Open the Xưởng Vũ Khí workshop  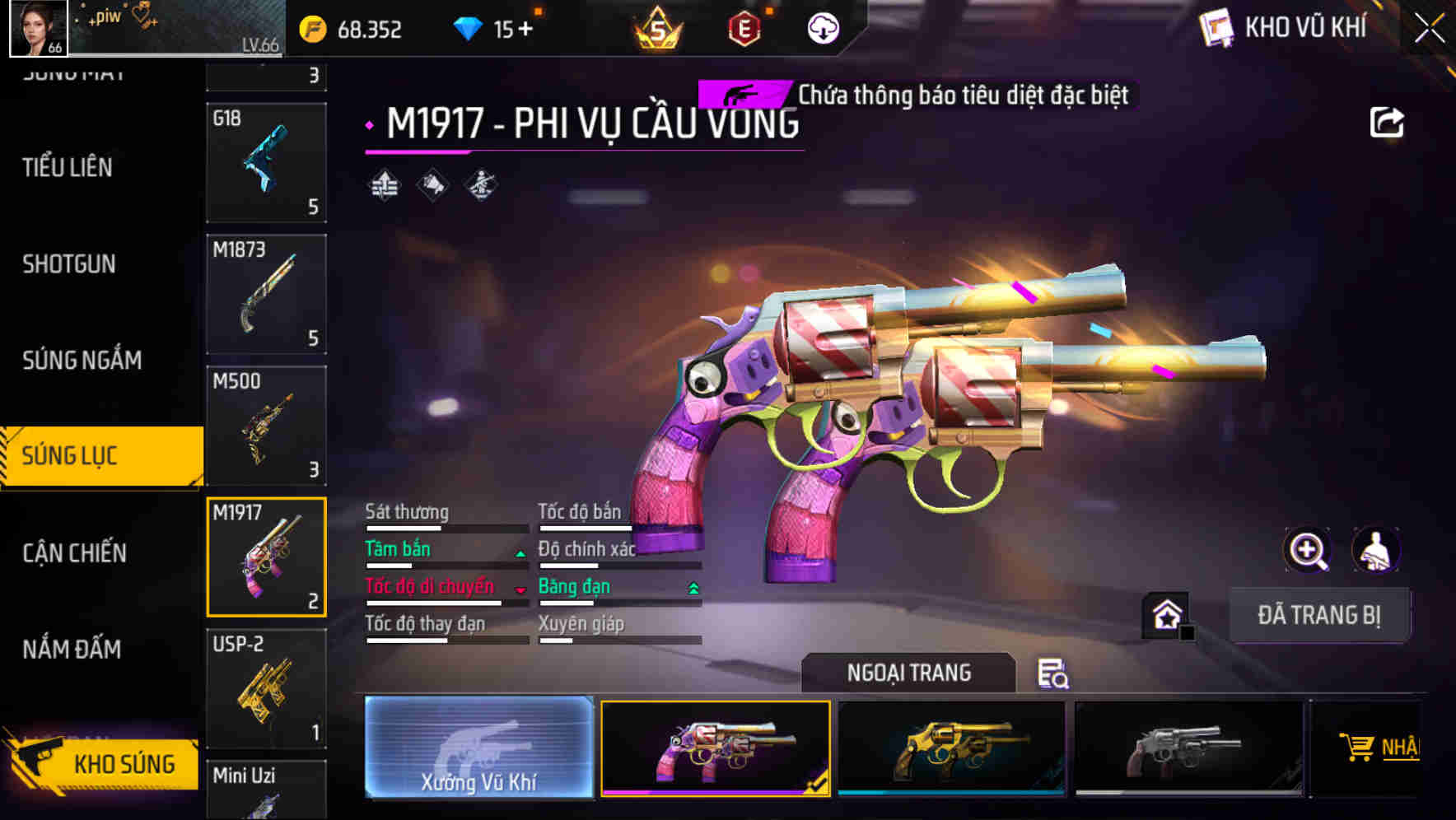[478, 750]
